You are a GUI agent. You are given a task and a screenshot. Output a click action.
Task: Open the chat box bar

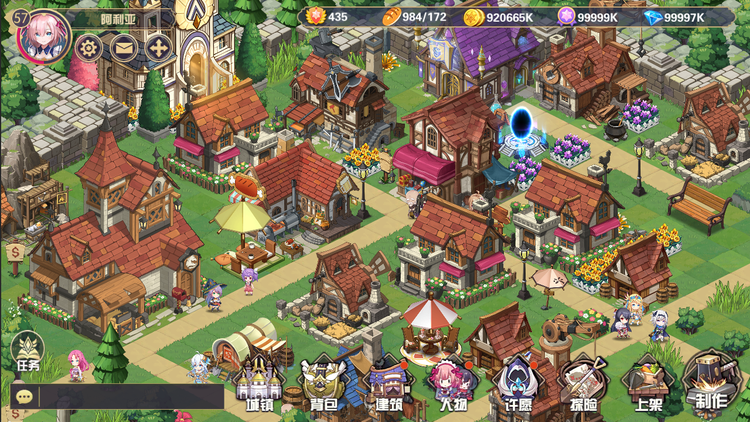point(117,396)
